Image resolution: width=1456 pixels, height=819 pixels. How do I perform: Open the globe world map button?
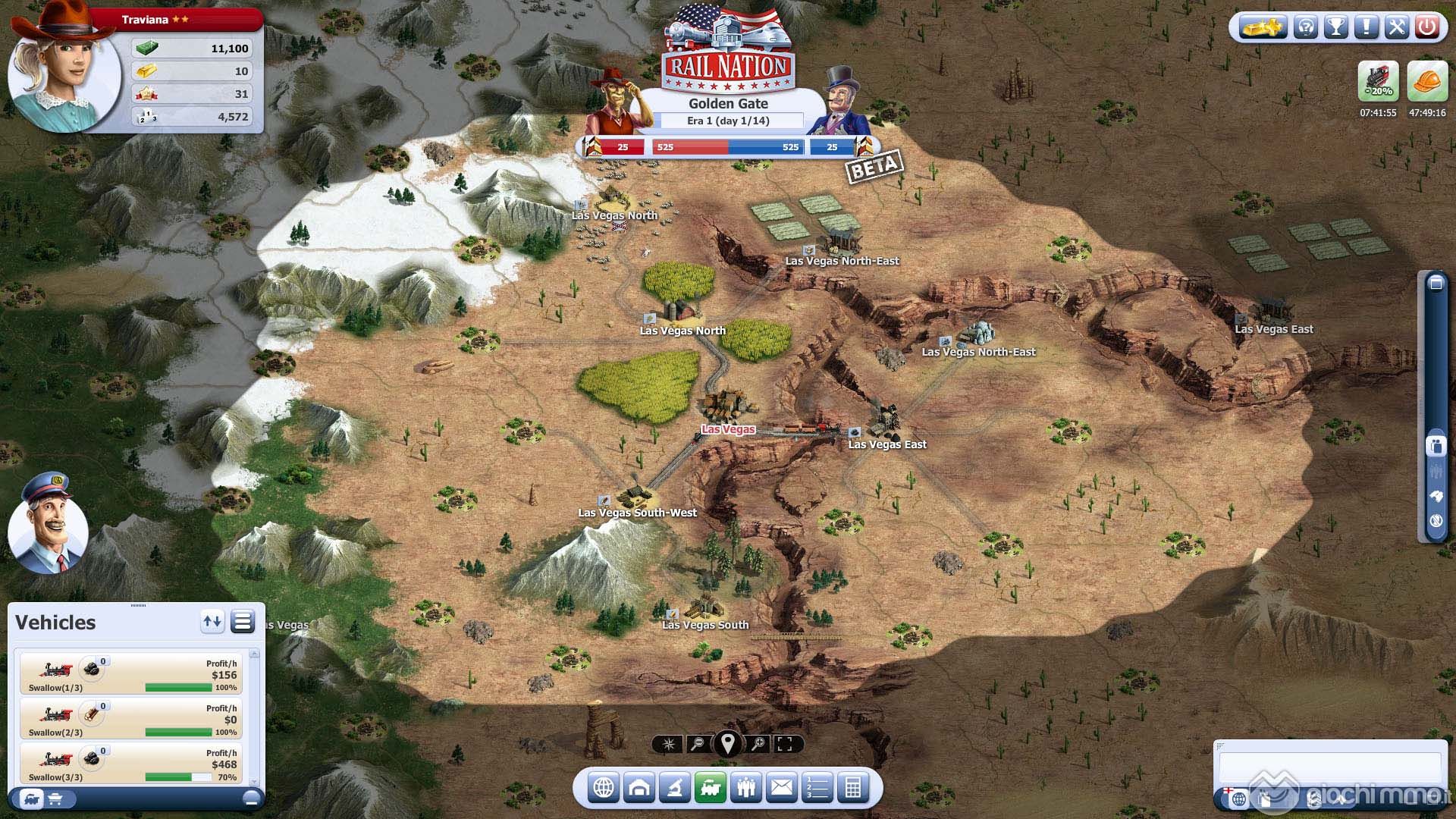[603, 788]
